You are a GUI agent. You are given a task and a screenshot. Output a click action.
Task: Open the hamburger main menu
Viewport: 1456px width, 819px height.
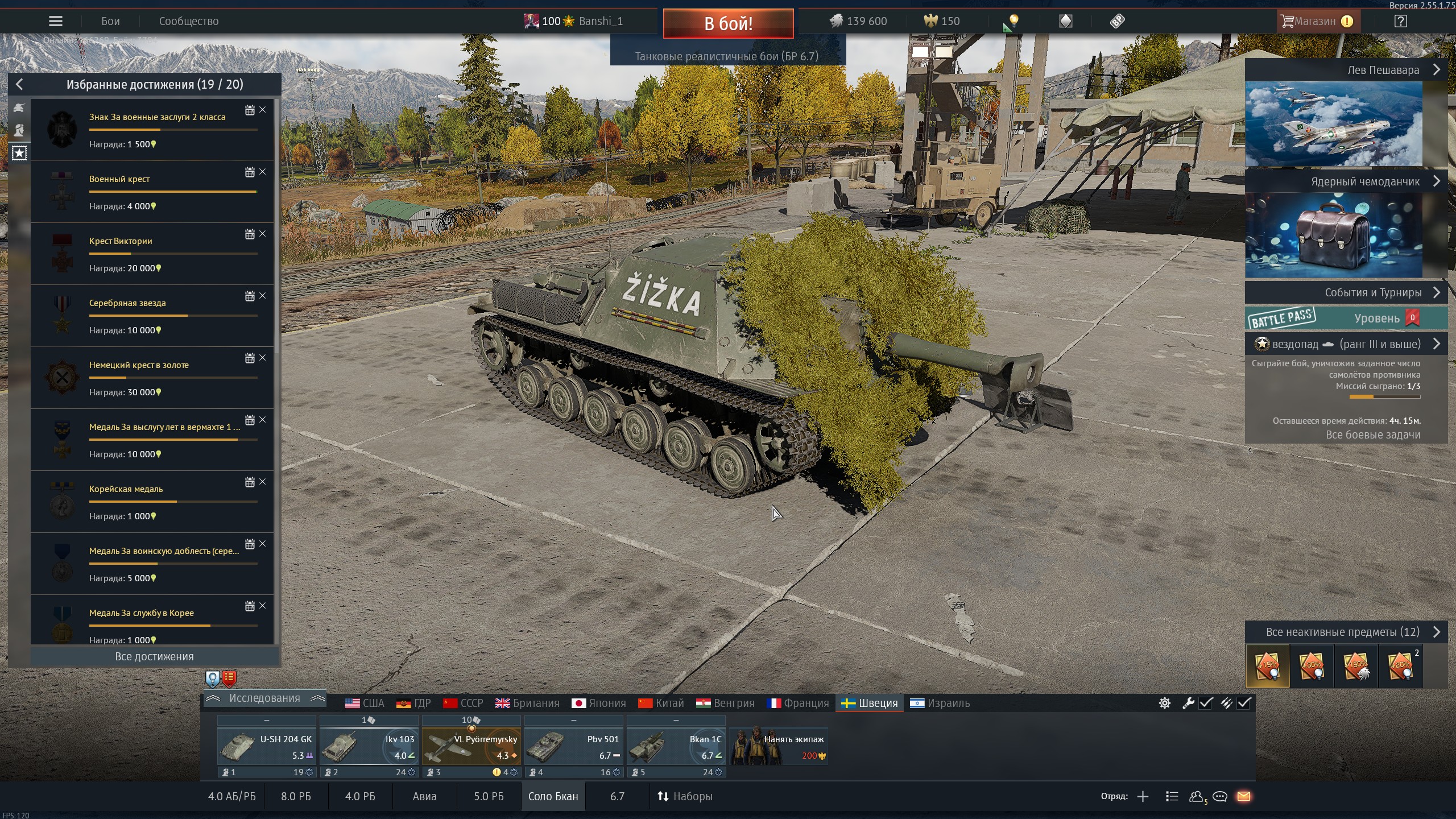click(x=56, y=22)
